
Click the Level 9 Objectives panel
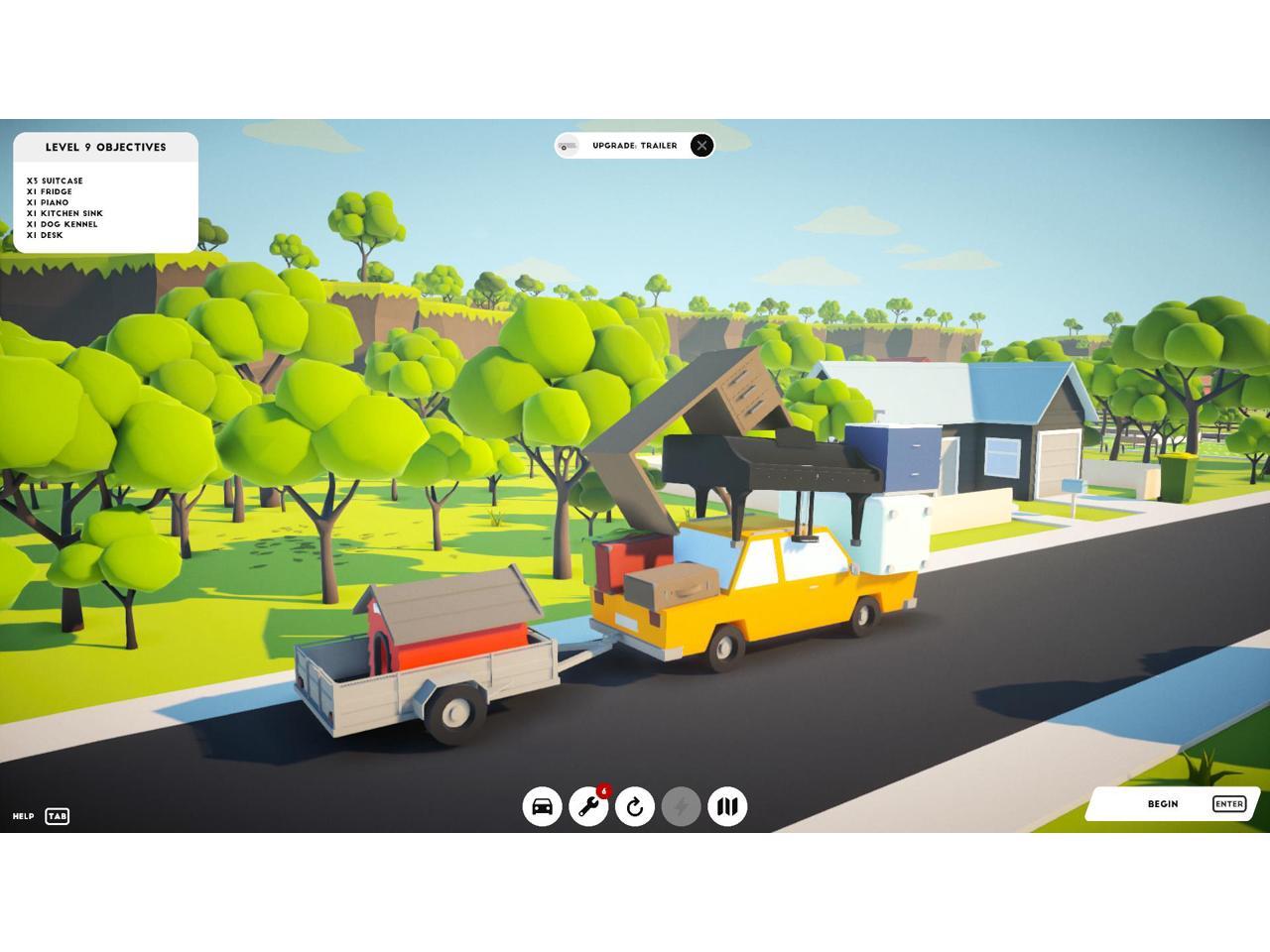[105, 192]
